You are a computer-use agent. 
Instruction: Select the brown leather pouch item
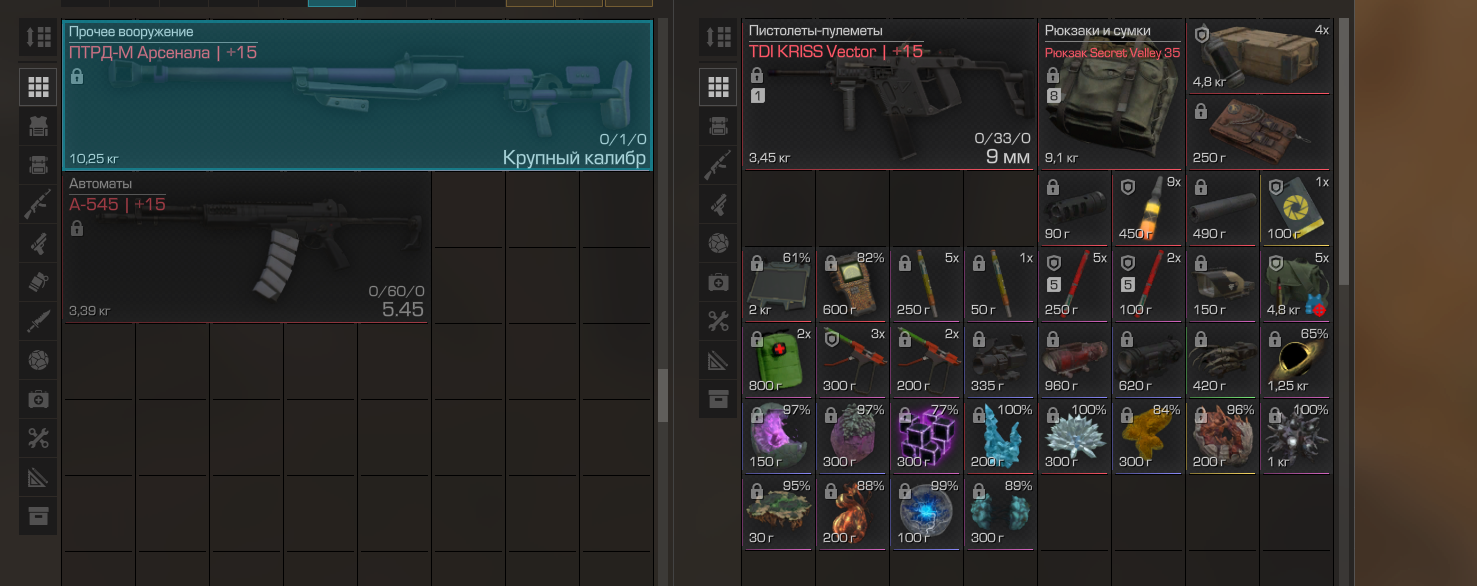click(1259, 132)
